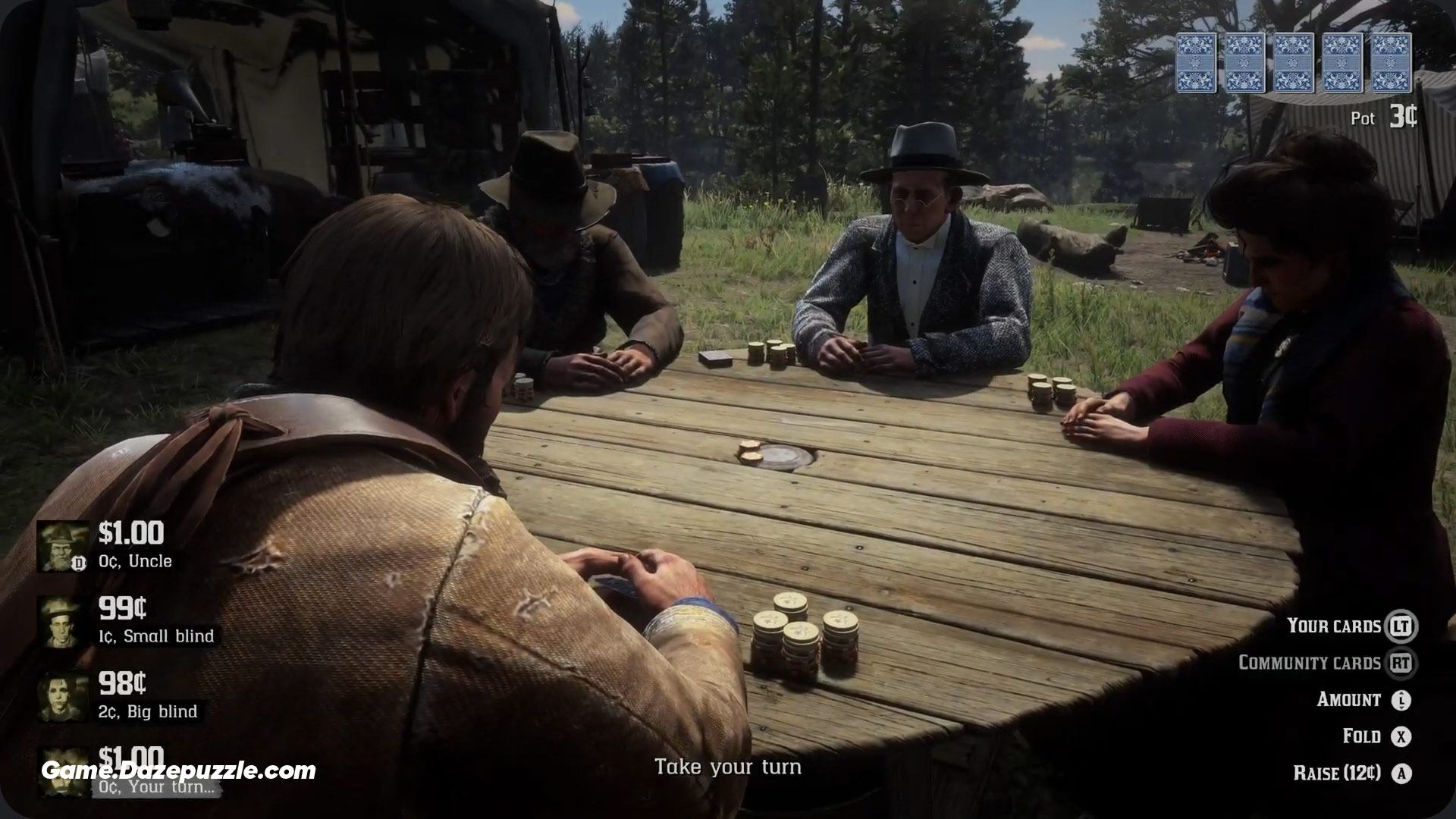Click the first face-down card back

coord(1197,64)
